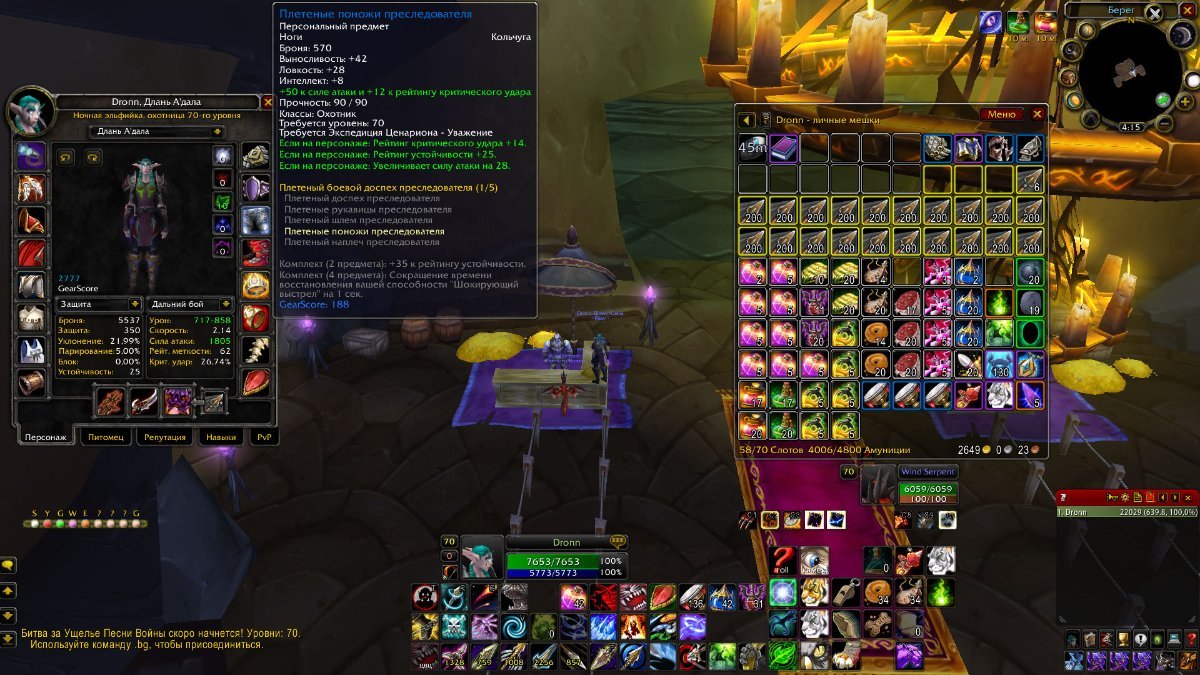1200x675 pixels.
Task: Select the purple book in the bag
Action: (784, 150)
